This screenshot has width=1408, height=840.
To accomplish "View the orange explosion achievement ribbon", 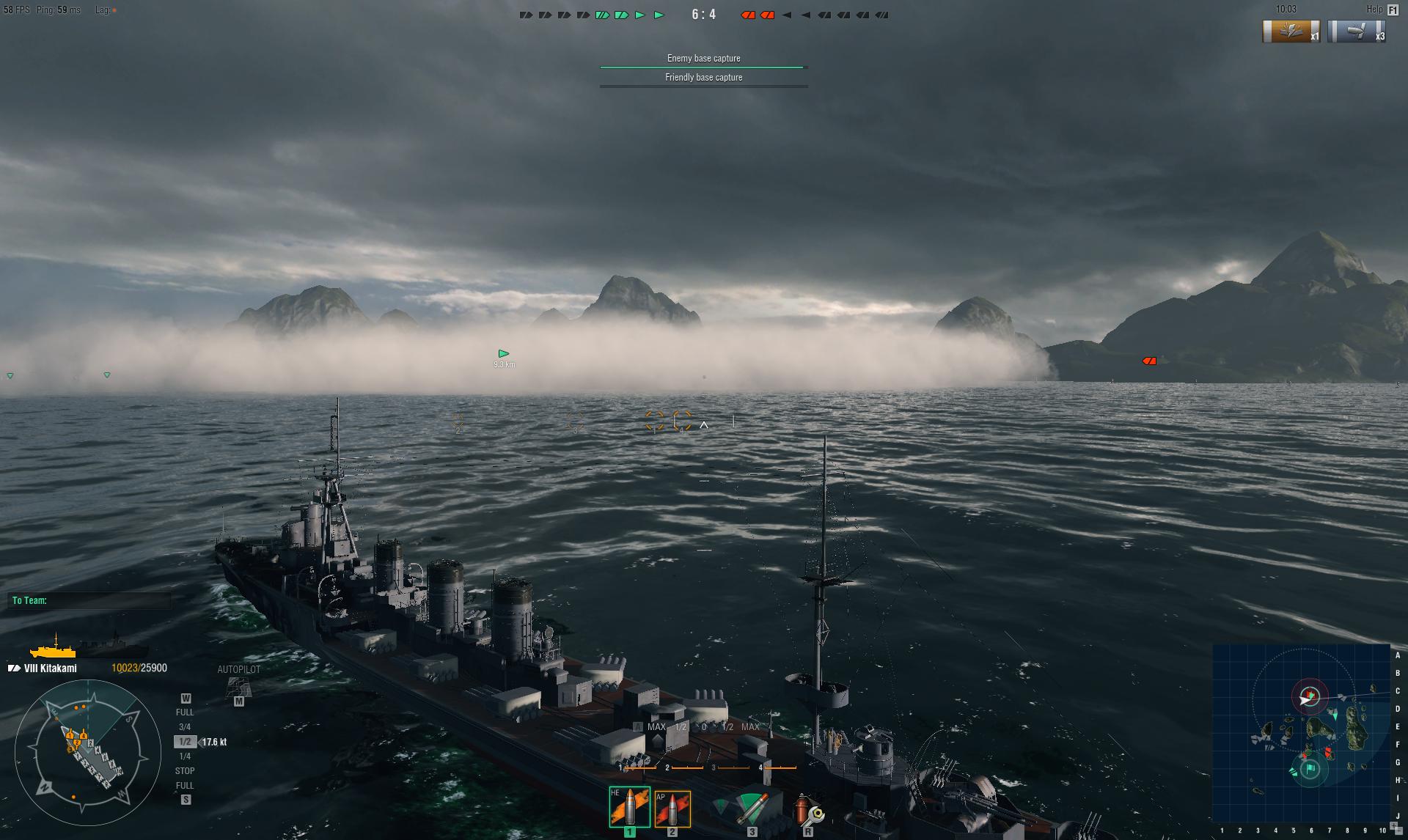I will [x=1291, y=32].
